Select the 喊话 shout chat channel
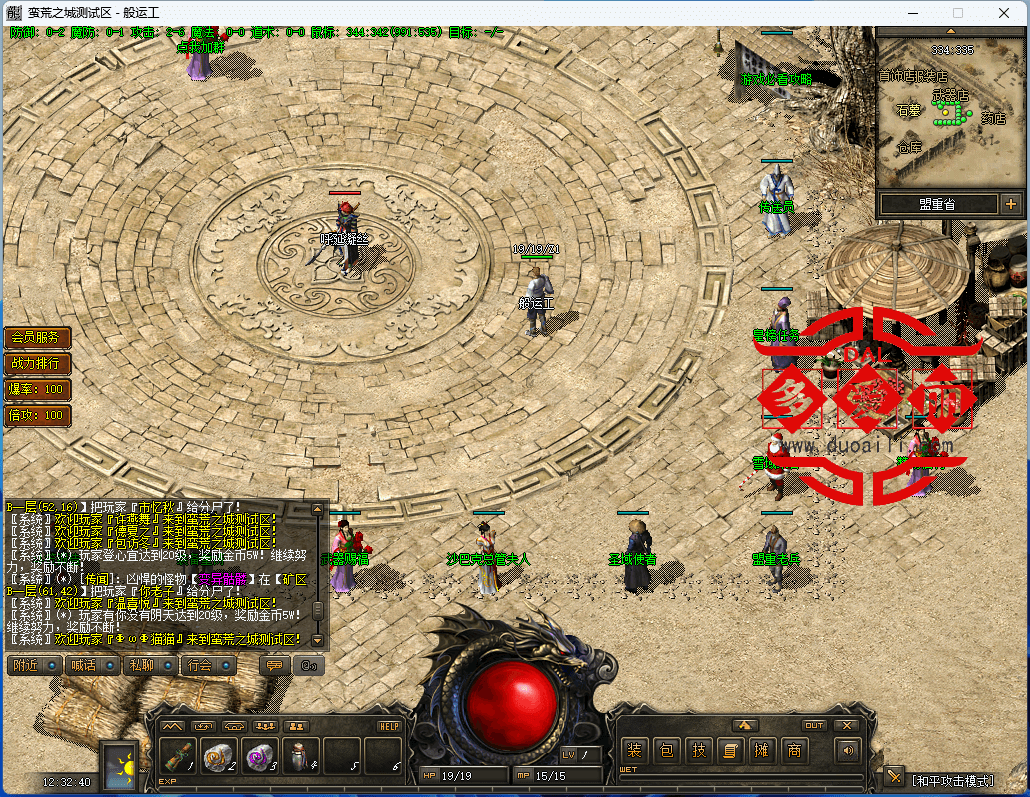1030x797 pixels. pos(92,665)
